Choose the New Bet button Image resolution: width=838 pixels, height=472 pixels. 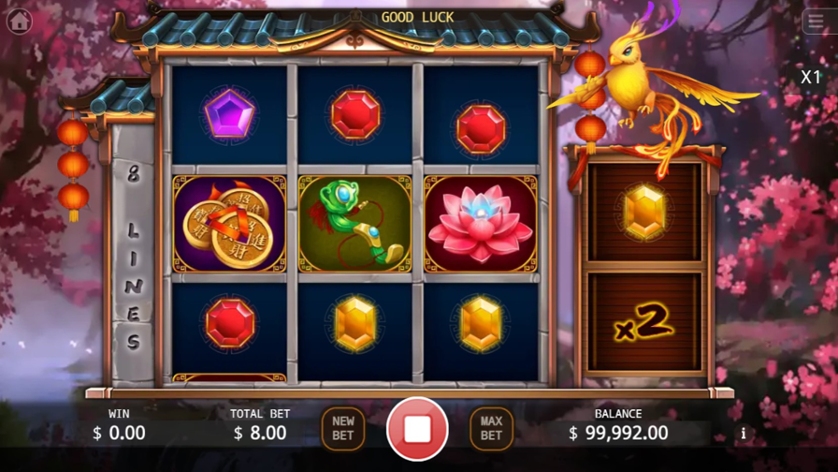(x=343, y=428)
